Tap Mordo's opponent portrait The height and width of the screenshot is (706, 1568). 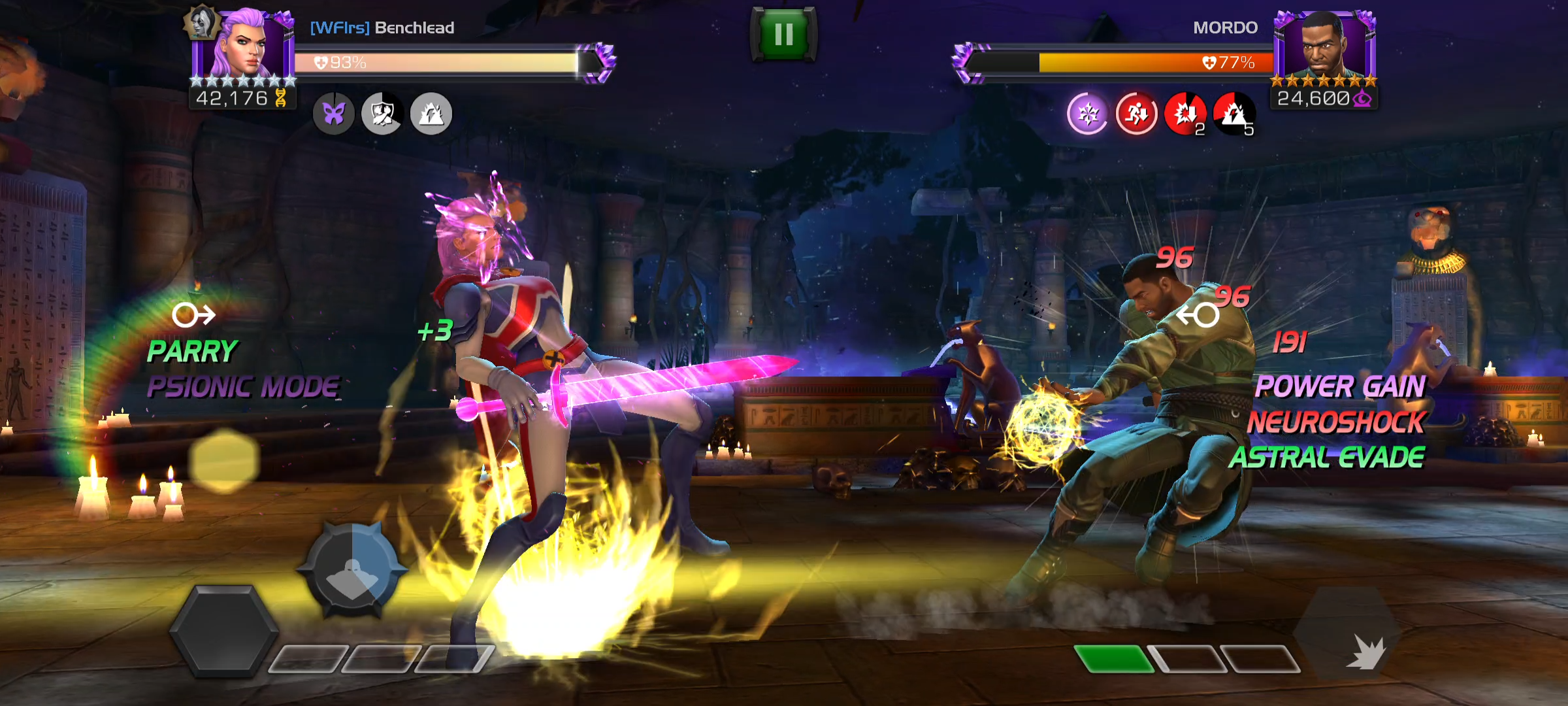1325,46
